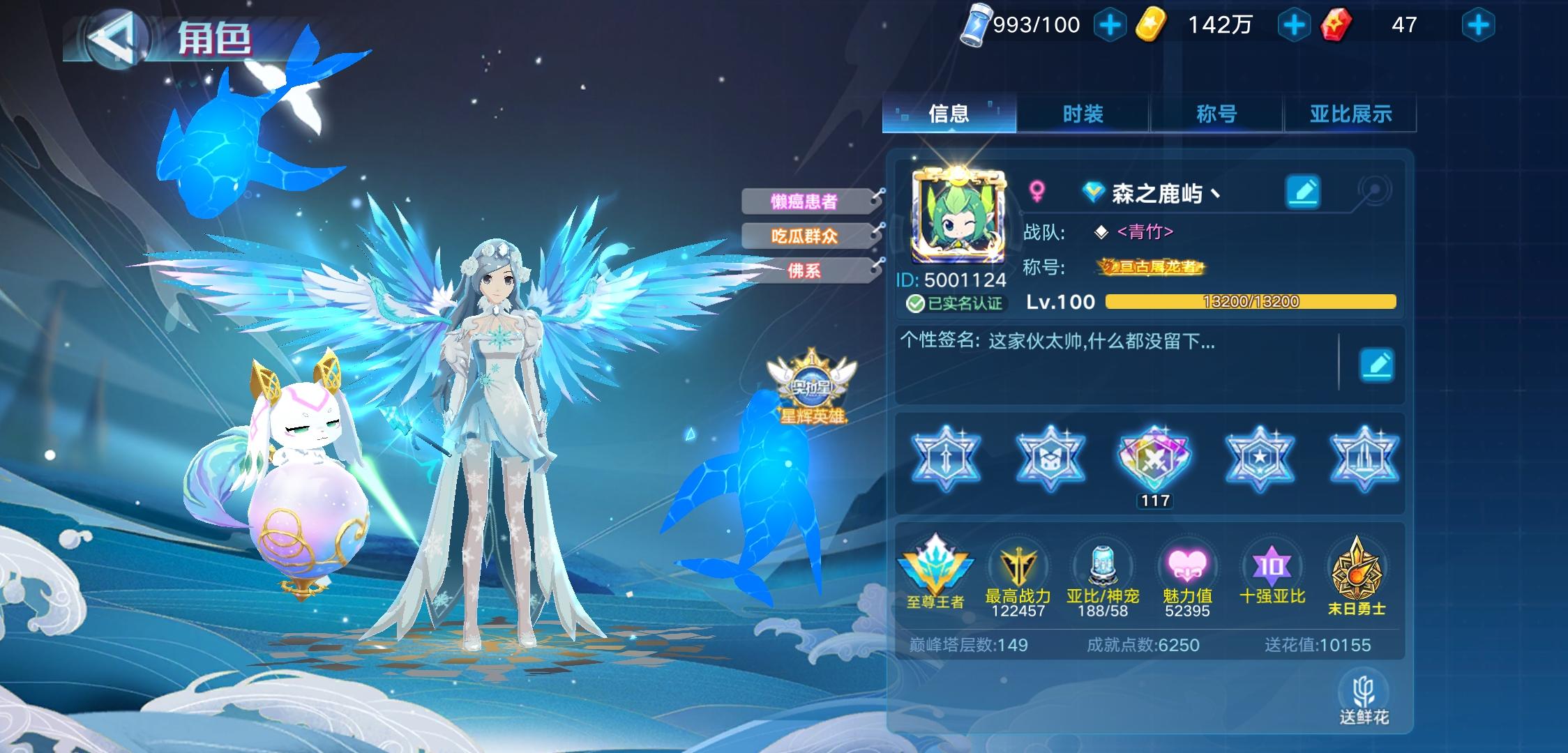The image size is (1568, 753).
Task: Open the 亚比展示 tab
Action: pos(1350,114)
